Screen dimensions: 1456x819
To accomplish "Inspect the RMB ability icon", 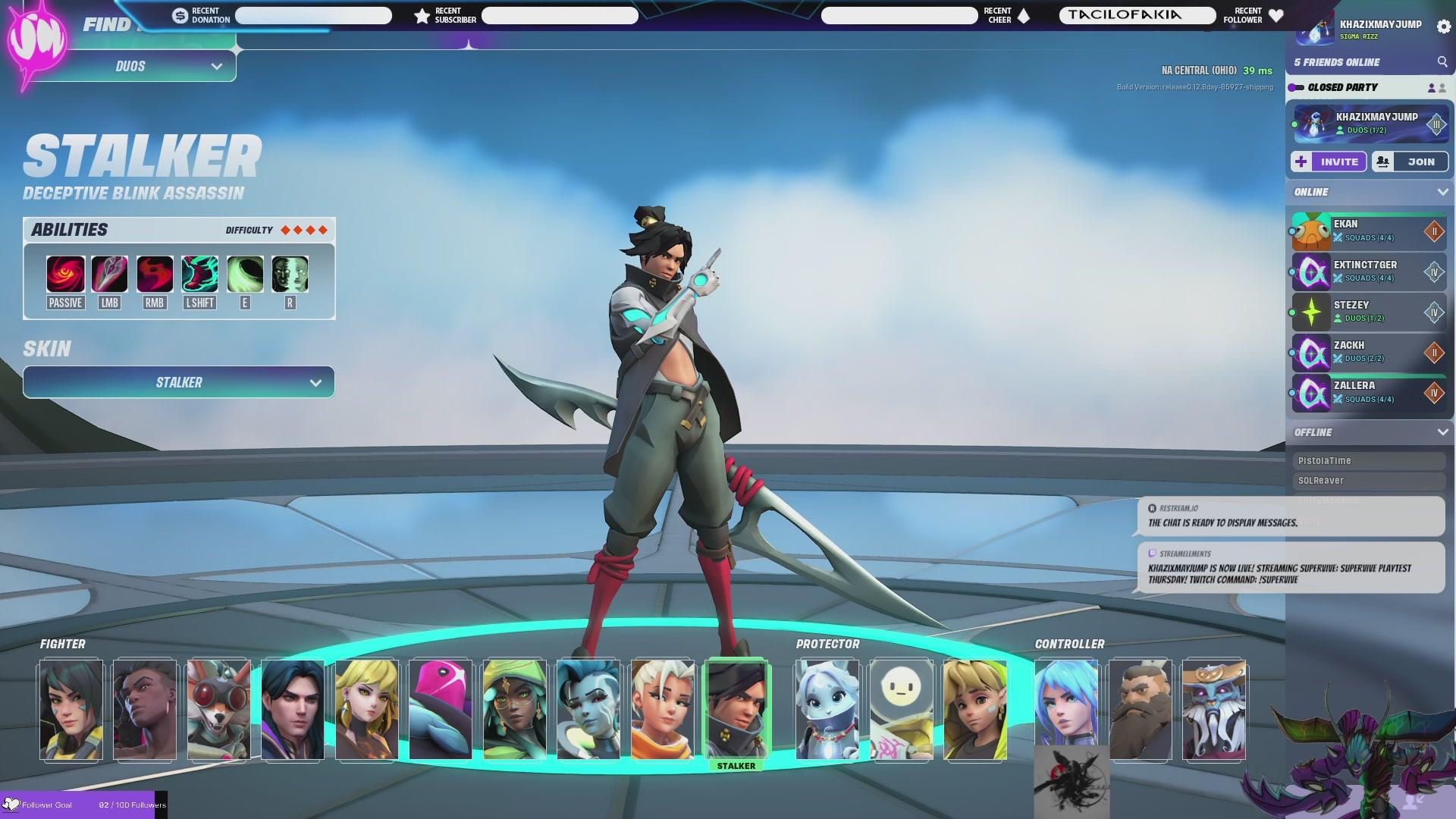I will (154, 275).
